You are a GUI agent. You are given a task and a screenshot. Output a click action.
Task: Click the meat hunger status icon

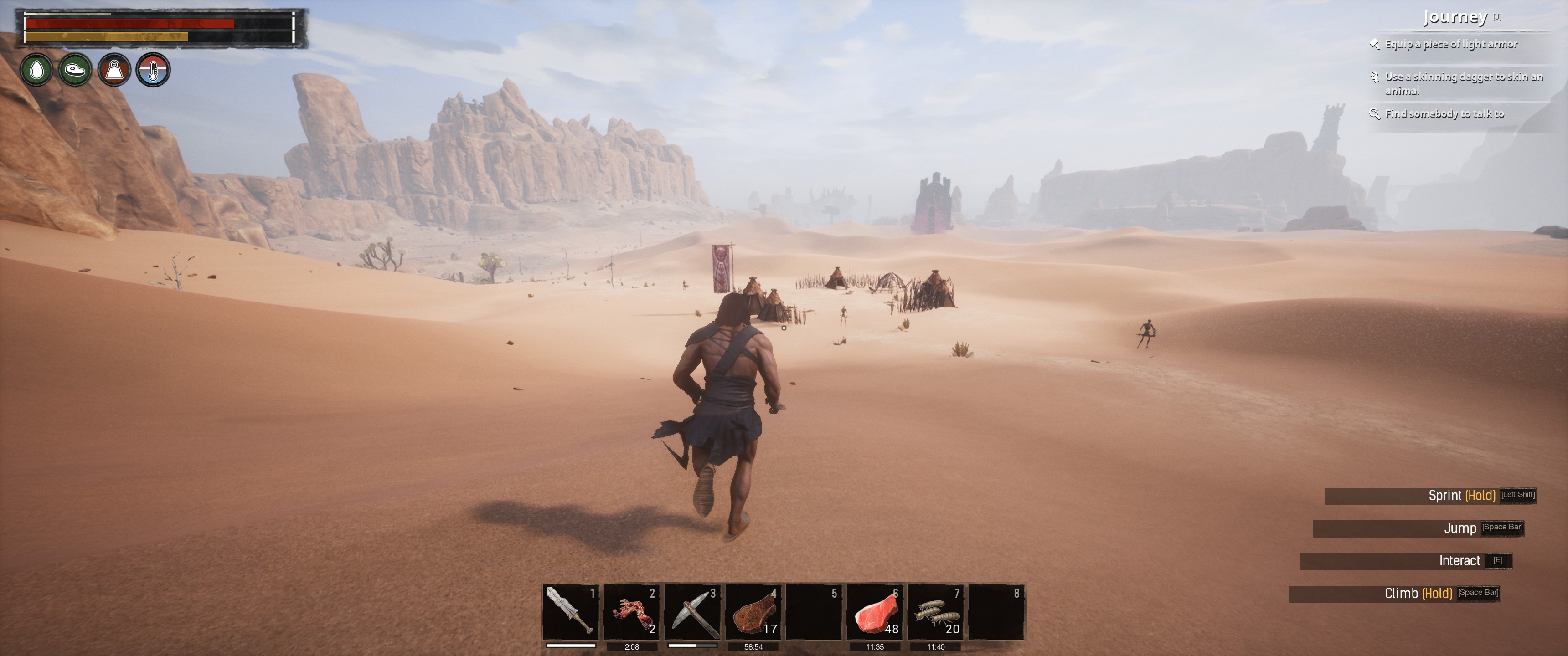[76, 70]
